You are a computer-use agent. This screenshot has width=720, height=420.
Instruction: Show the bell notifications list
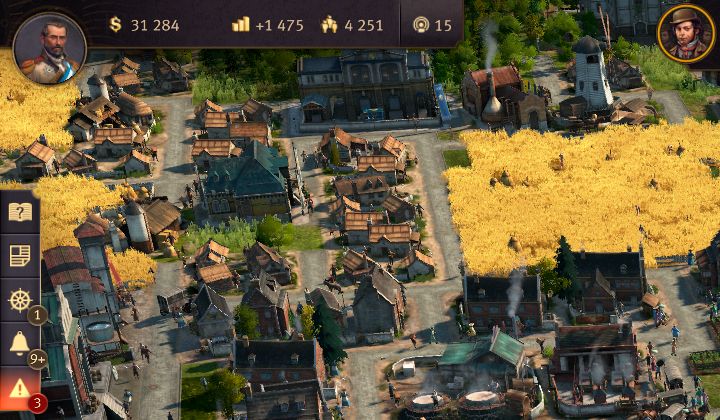click(20, 344)
